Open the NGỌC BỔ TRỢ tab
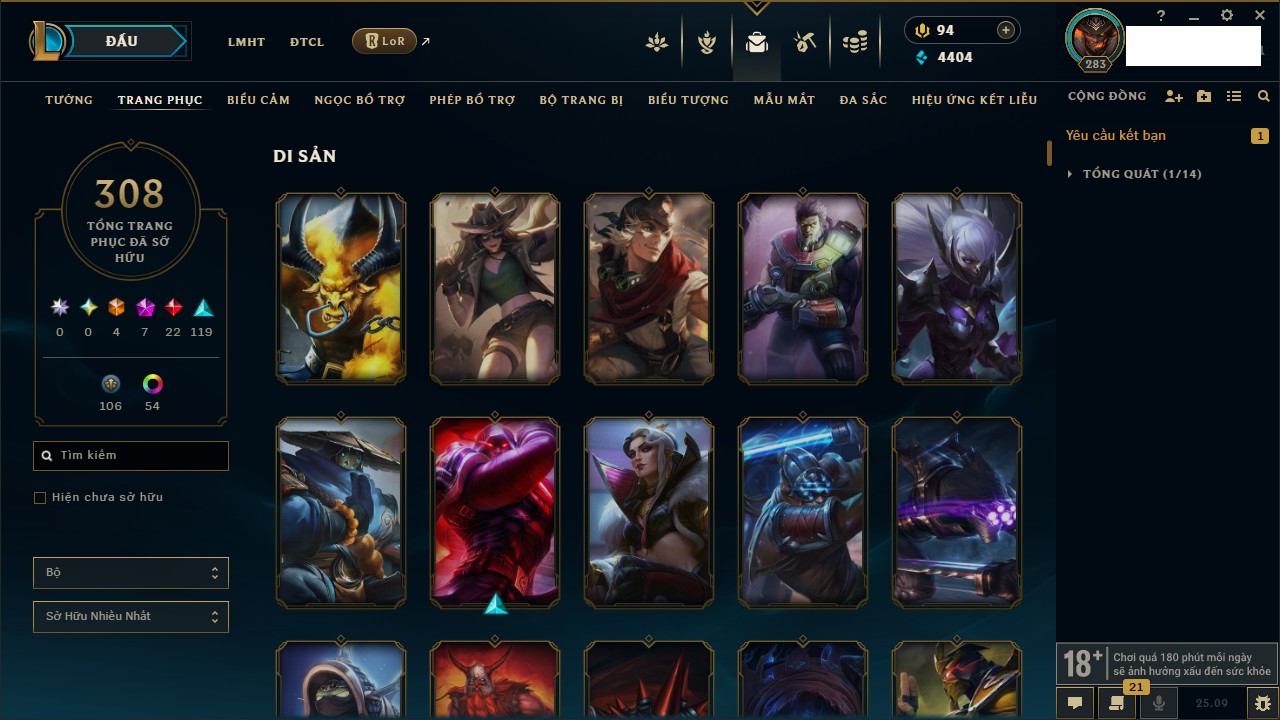 coord(359,100)
